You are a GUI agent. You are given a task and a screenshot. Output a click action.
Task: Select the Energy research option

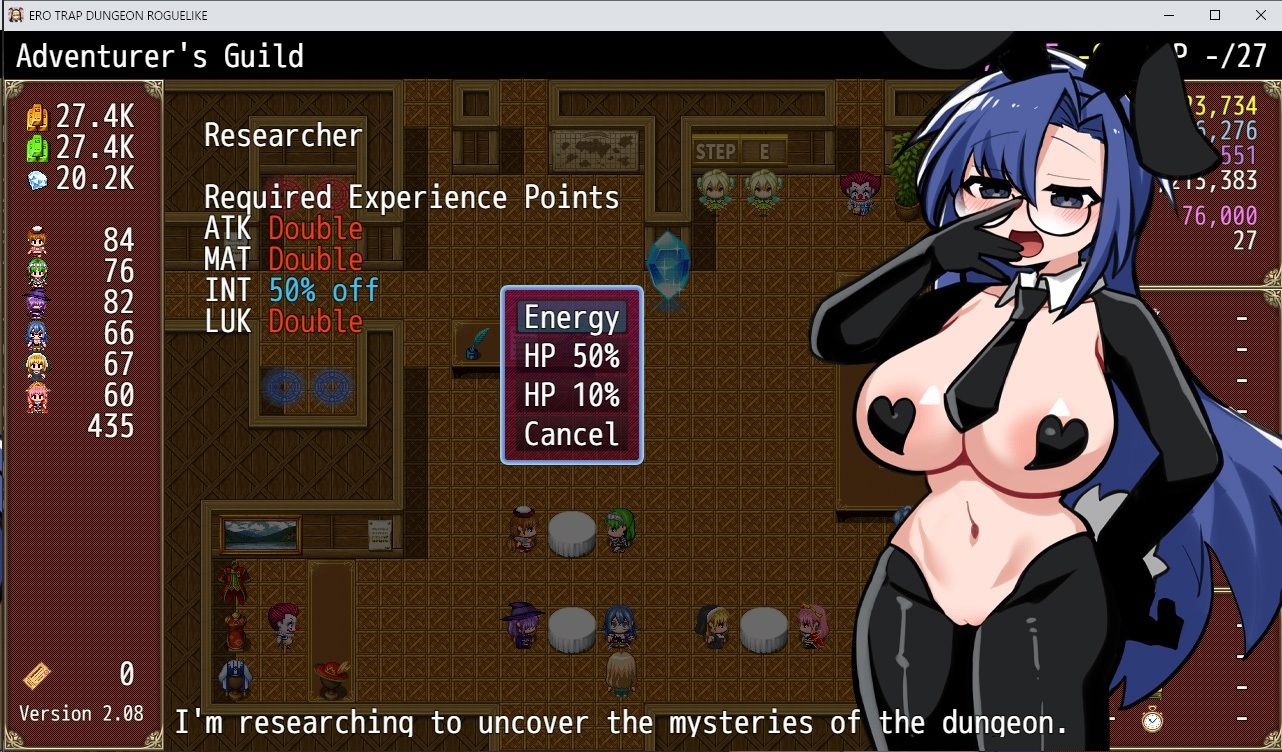coord(570,317)
